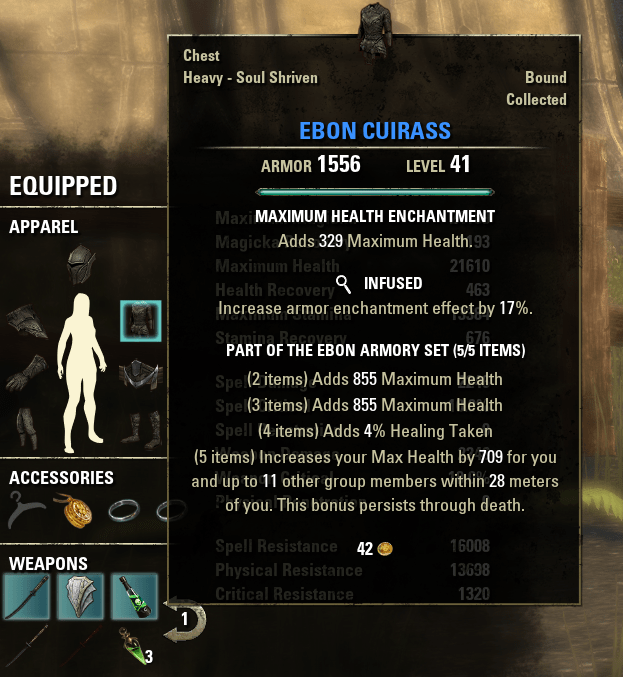Pick the leg greaves slot
Viewport: 623px width, 677px height.
pos(24,428)
